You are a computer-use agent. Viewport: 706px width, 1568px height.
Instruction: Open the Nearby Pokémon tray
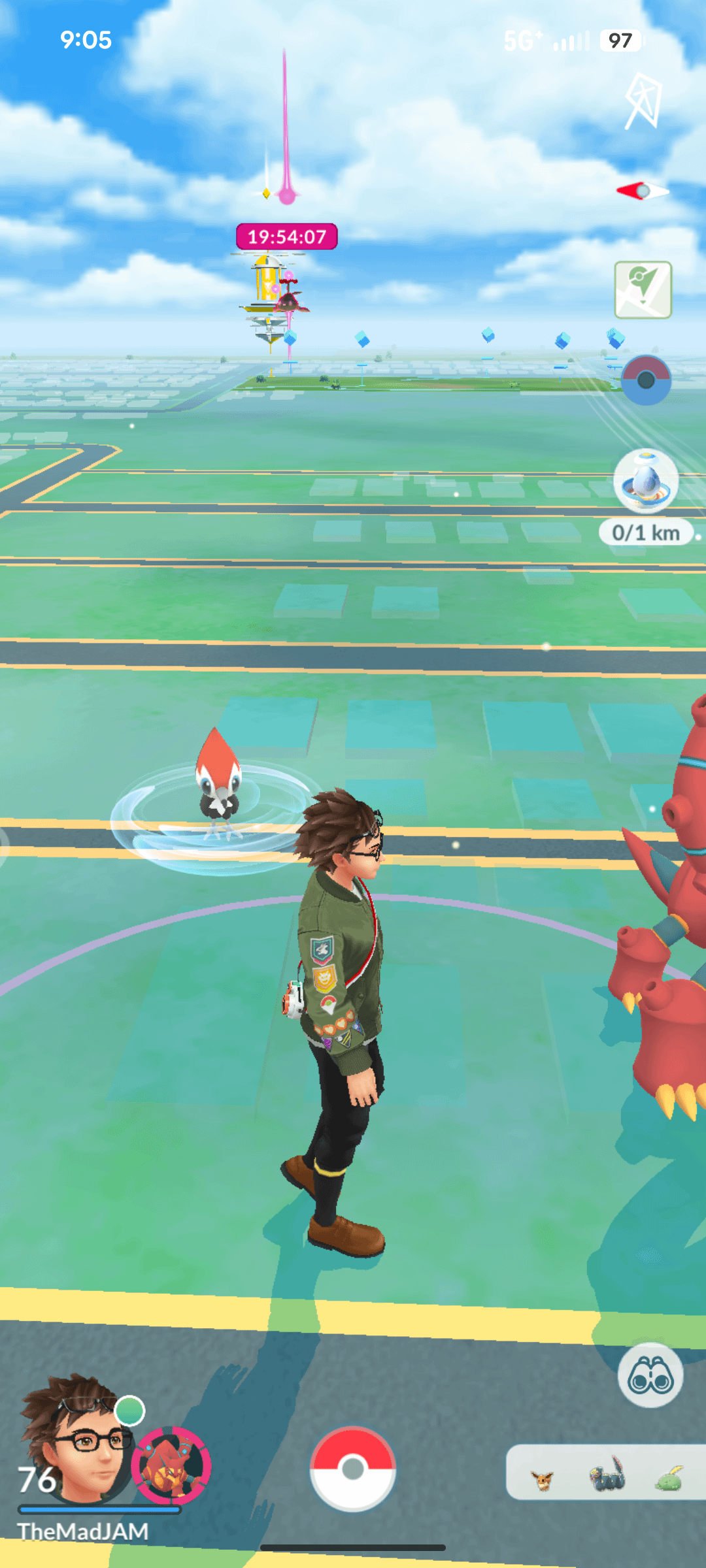click(x=606, y=1473)
